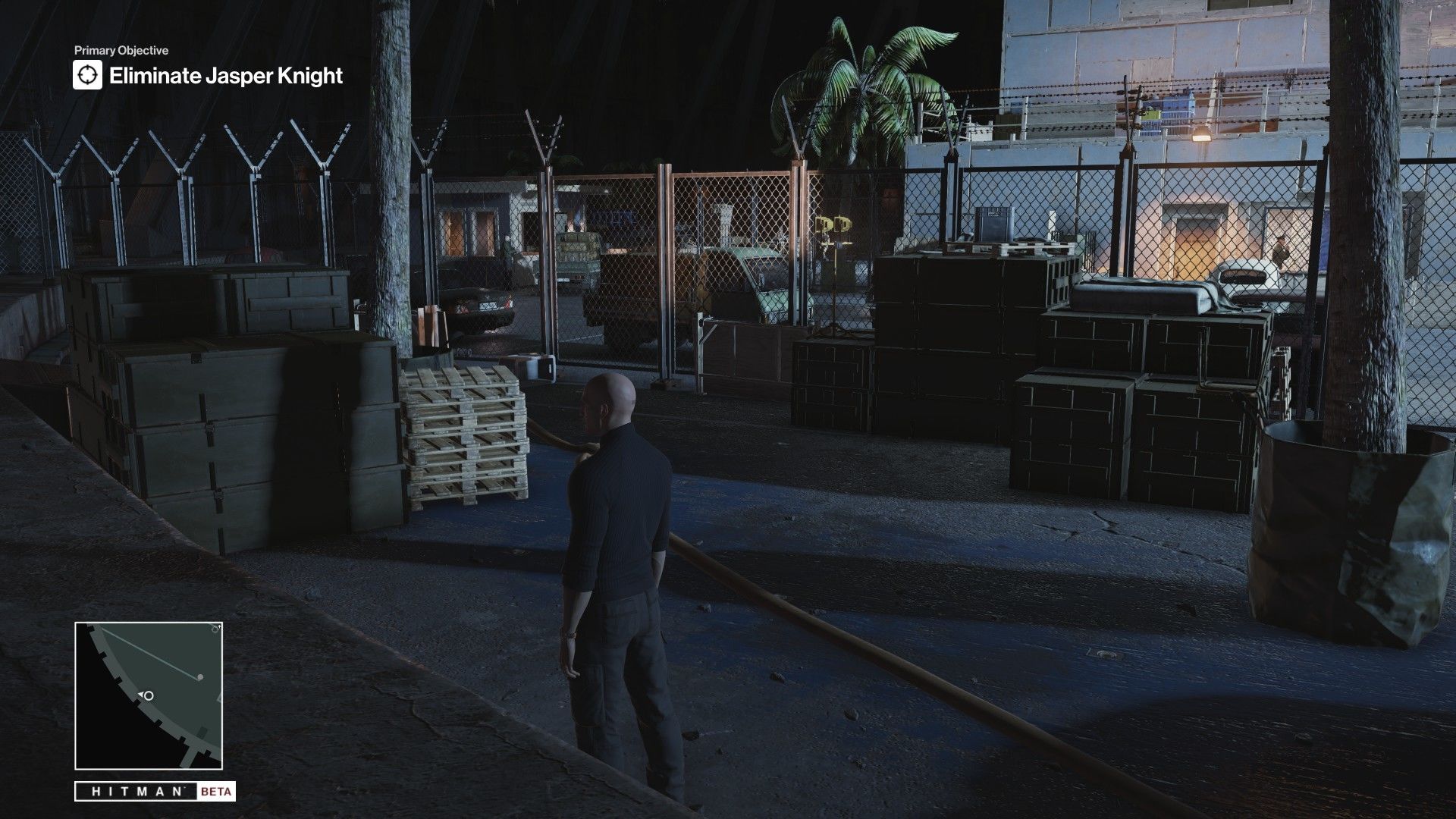Click the Eliminate Jasper Knight objective
1456x819 pixels.
click(x=226, y=76)
